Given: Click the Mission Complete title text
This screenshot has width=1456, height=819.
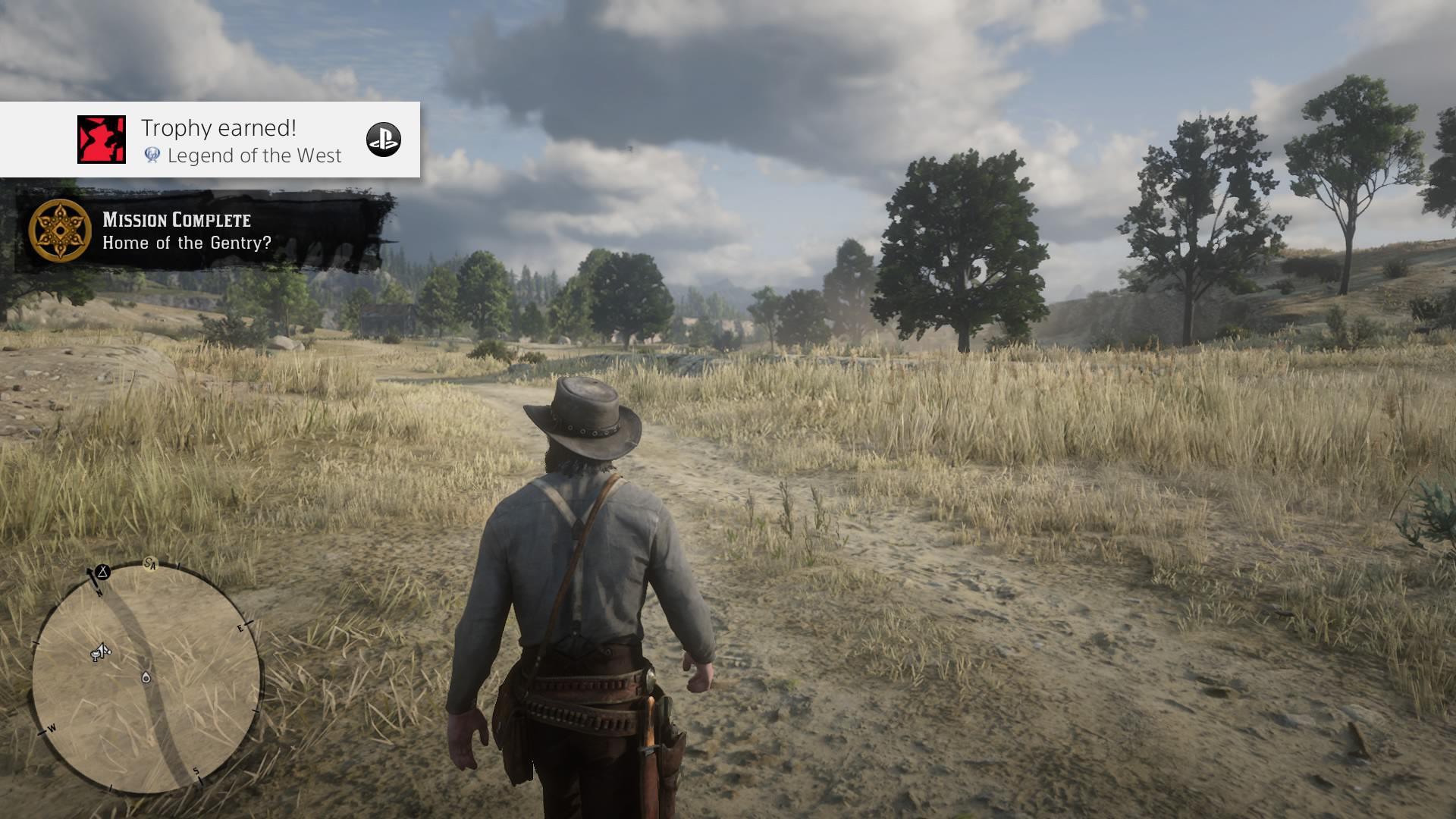Looking at the screenshot, I should [x=176, y=221].
